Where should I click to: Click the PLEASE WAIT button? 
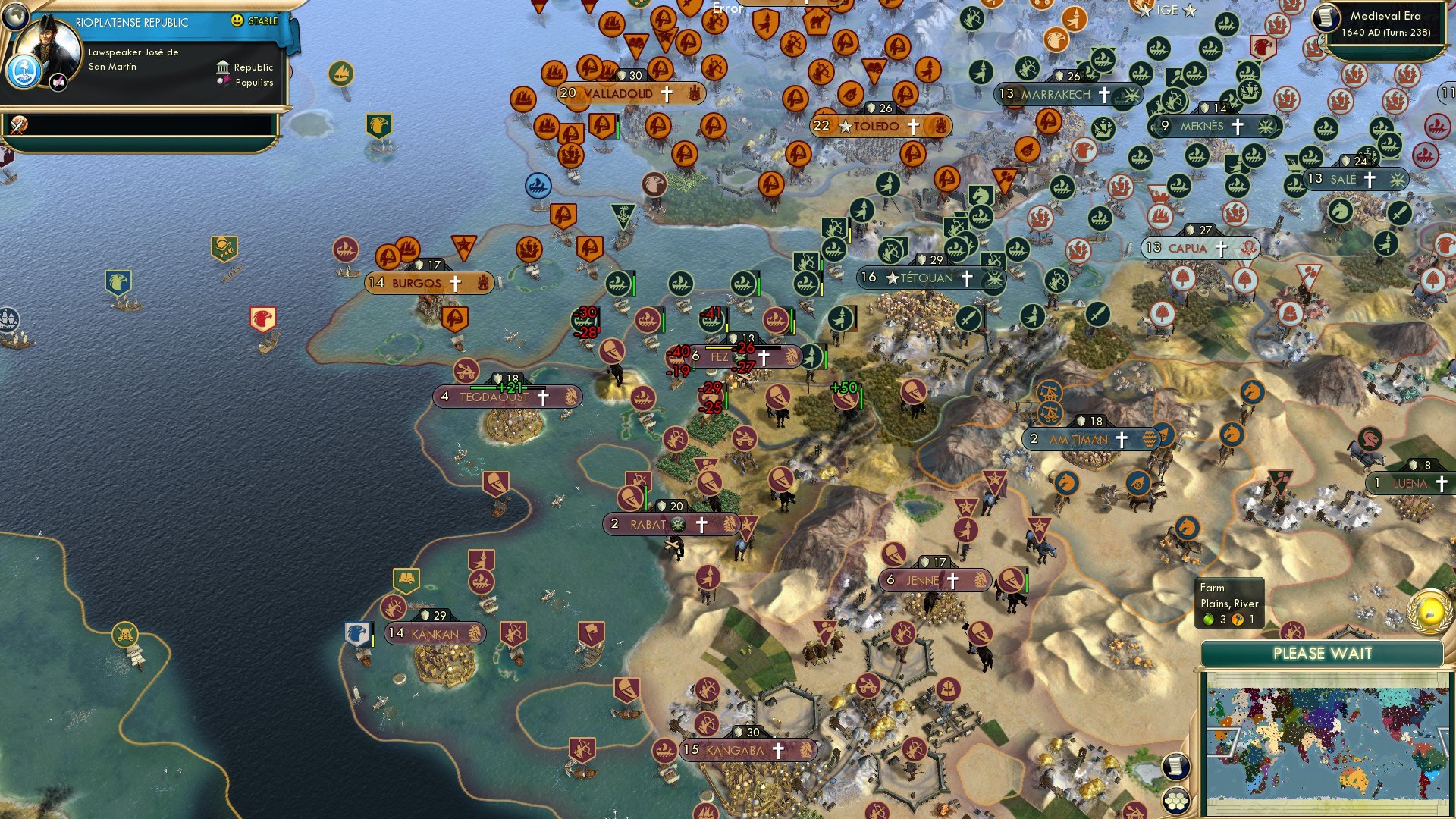(1324, 654)
